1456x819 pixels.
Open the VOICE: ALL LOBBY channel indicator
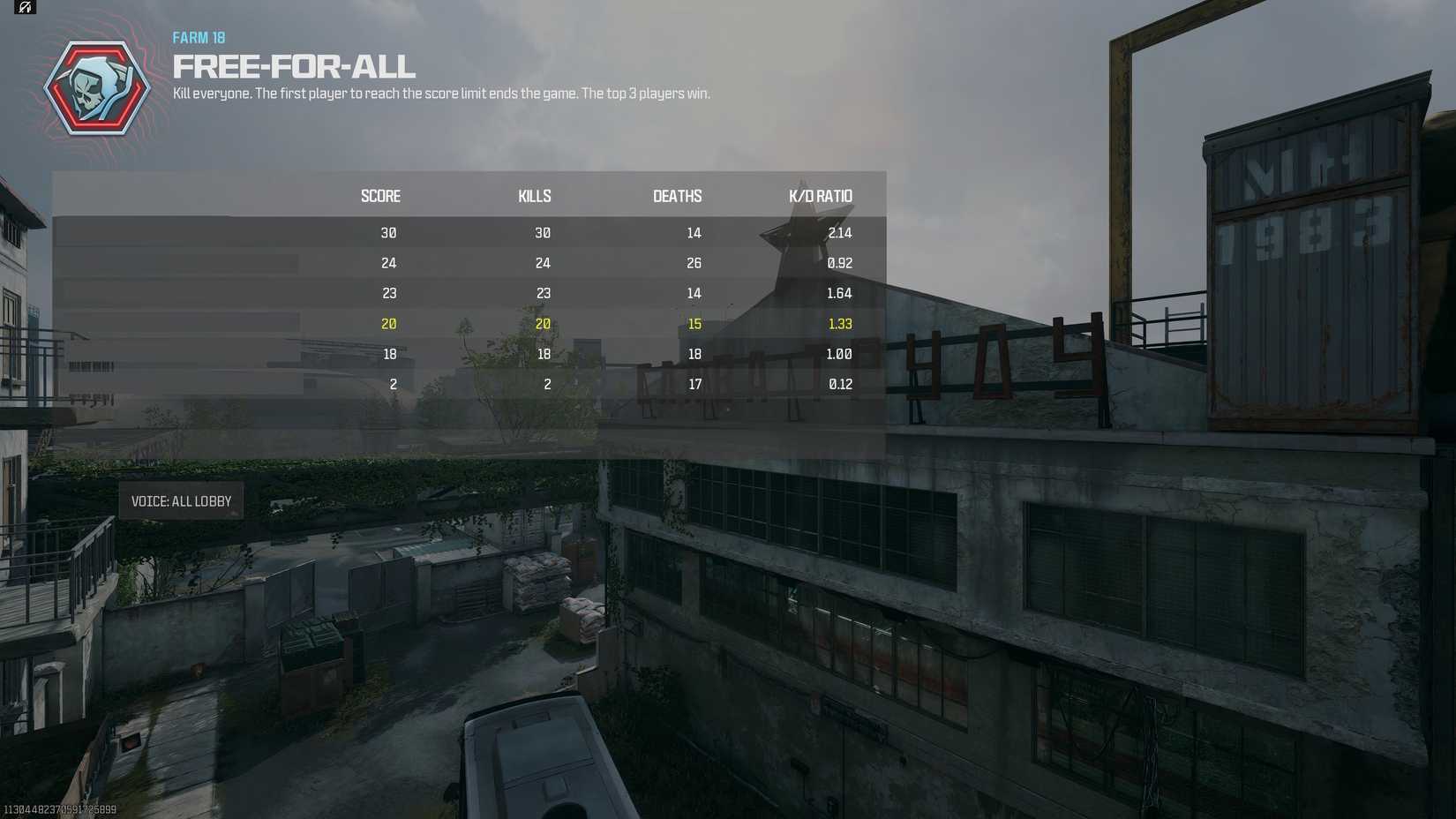coord(183,500)
